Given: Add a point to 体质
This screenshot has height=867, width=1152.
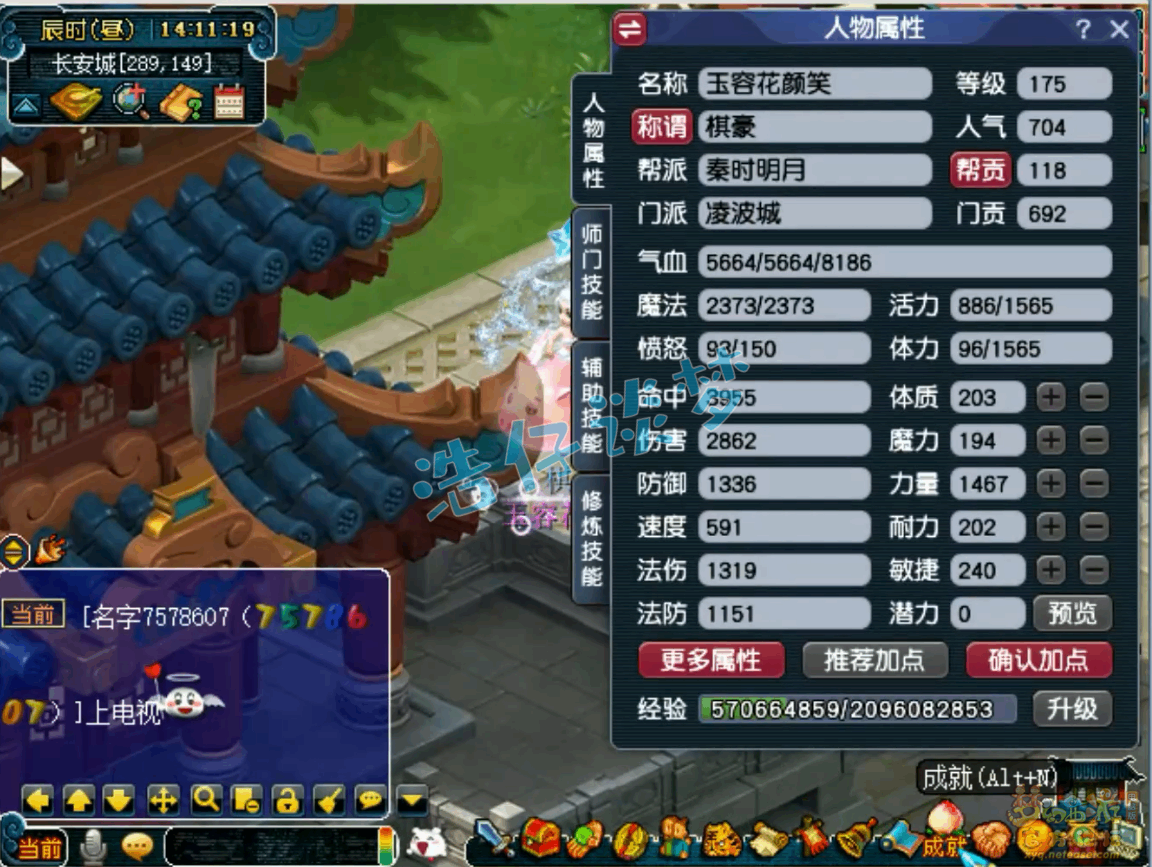Looking at the screenshot, I should (1051, 397).
